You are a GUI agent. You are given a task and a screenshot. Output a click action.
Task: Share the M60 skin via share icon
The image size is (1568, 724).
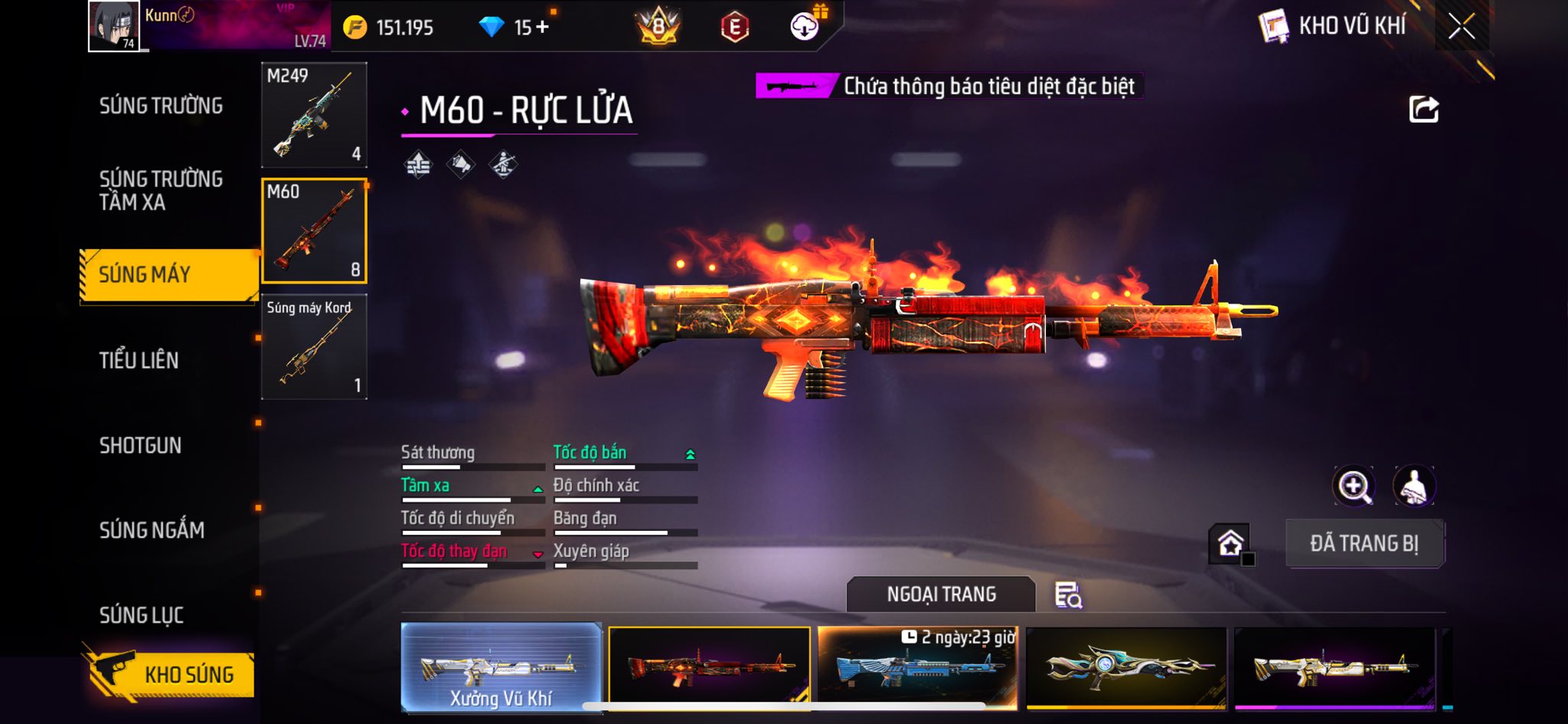tap(1423, 110)
